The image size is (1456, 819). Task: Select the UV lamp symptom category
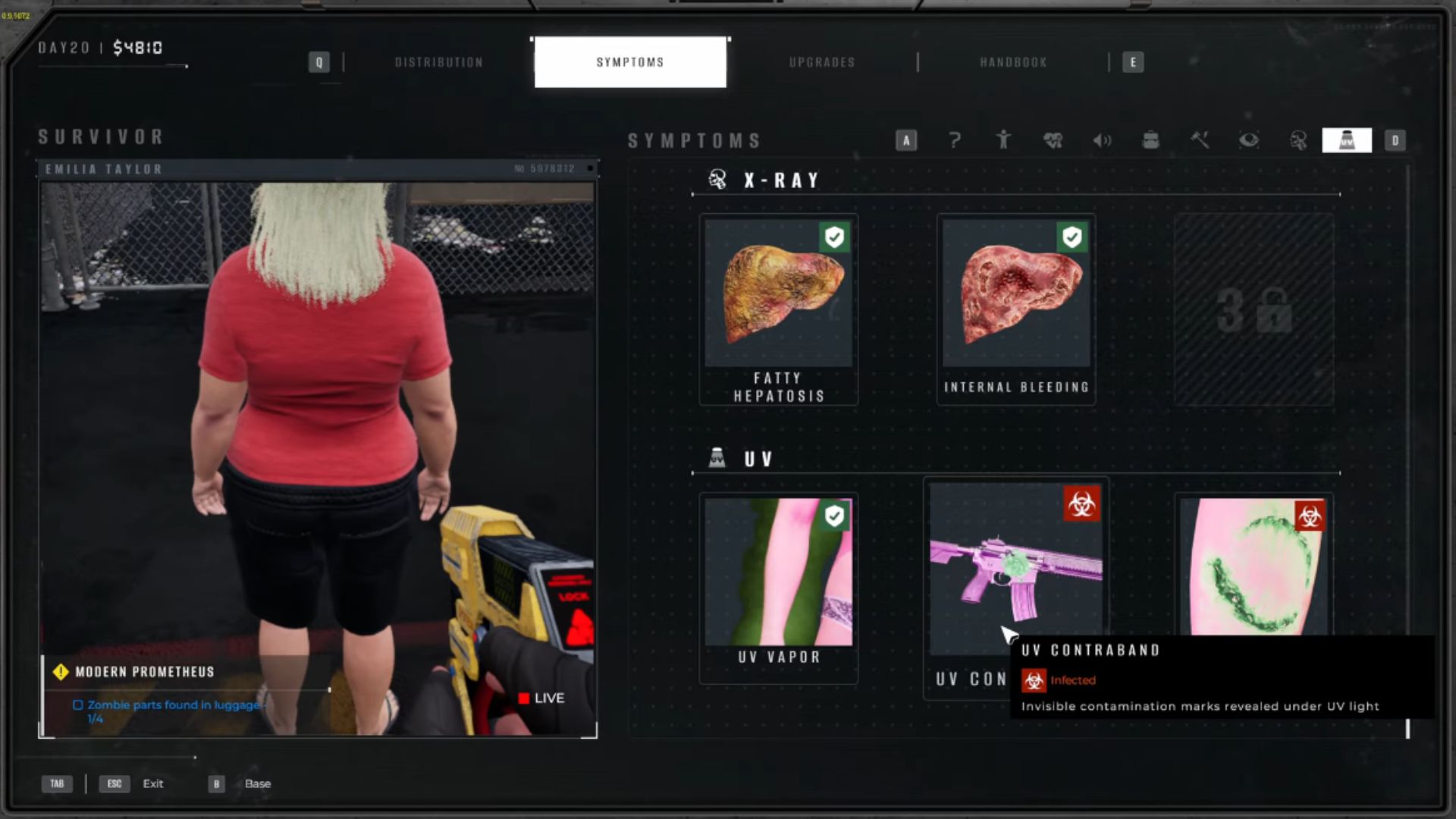pyautogui.click(x=1346, y=140)
